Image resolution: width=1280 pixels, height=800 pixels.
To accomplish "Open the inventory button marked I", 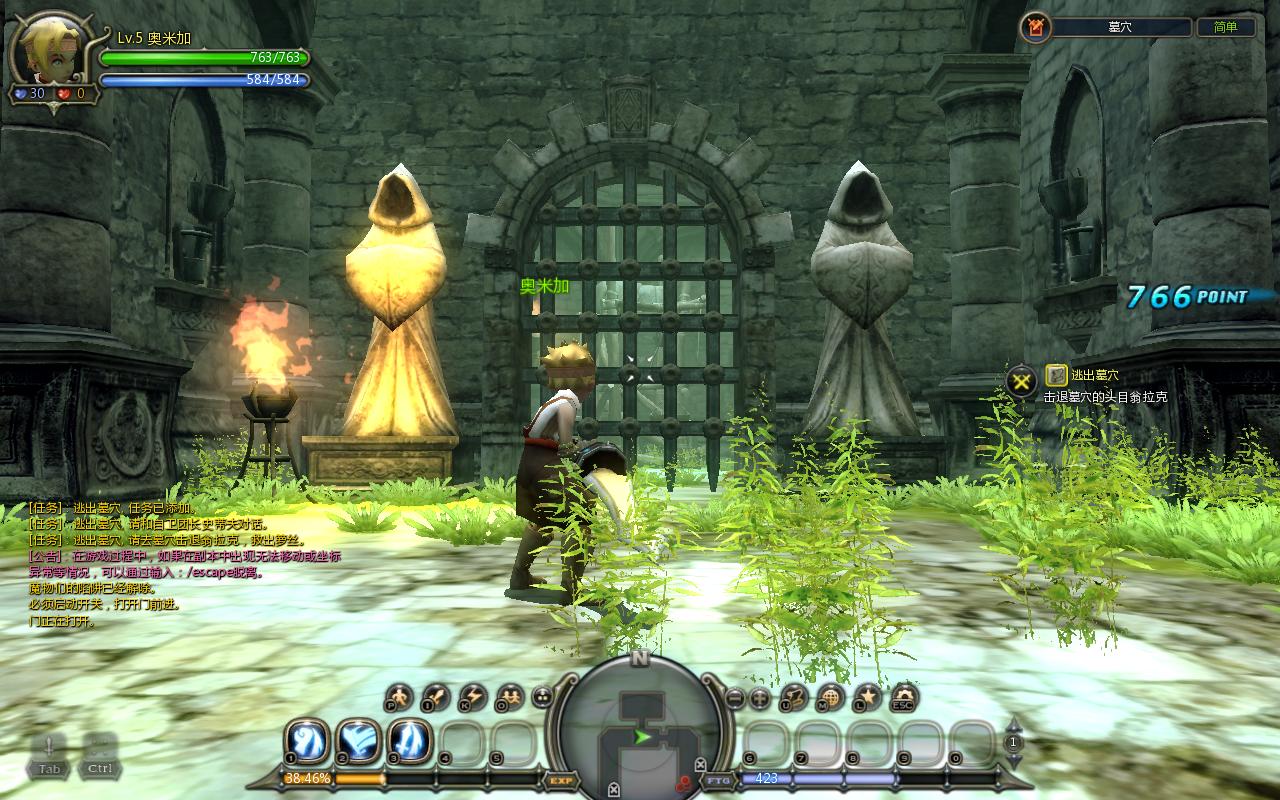I will click(436, 696).
